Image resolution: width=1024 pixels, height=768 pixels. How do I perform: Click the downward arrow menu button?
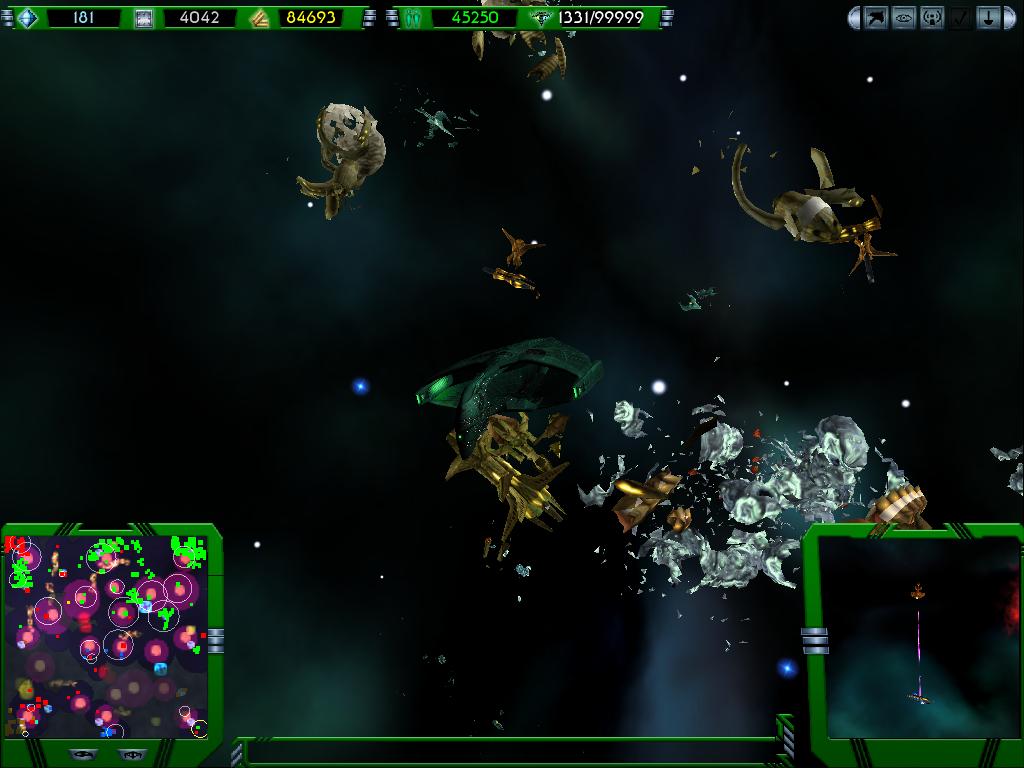point(988,18)
